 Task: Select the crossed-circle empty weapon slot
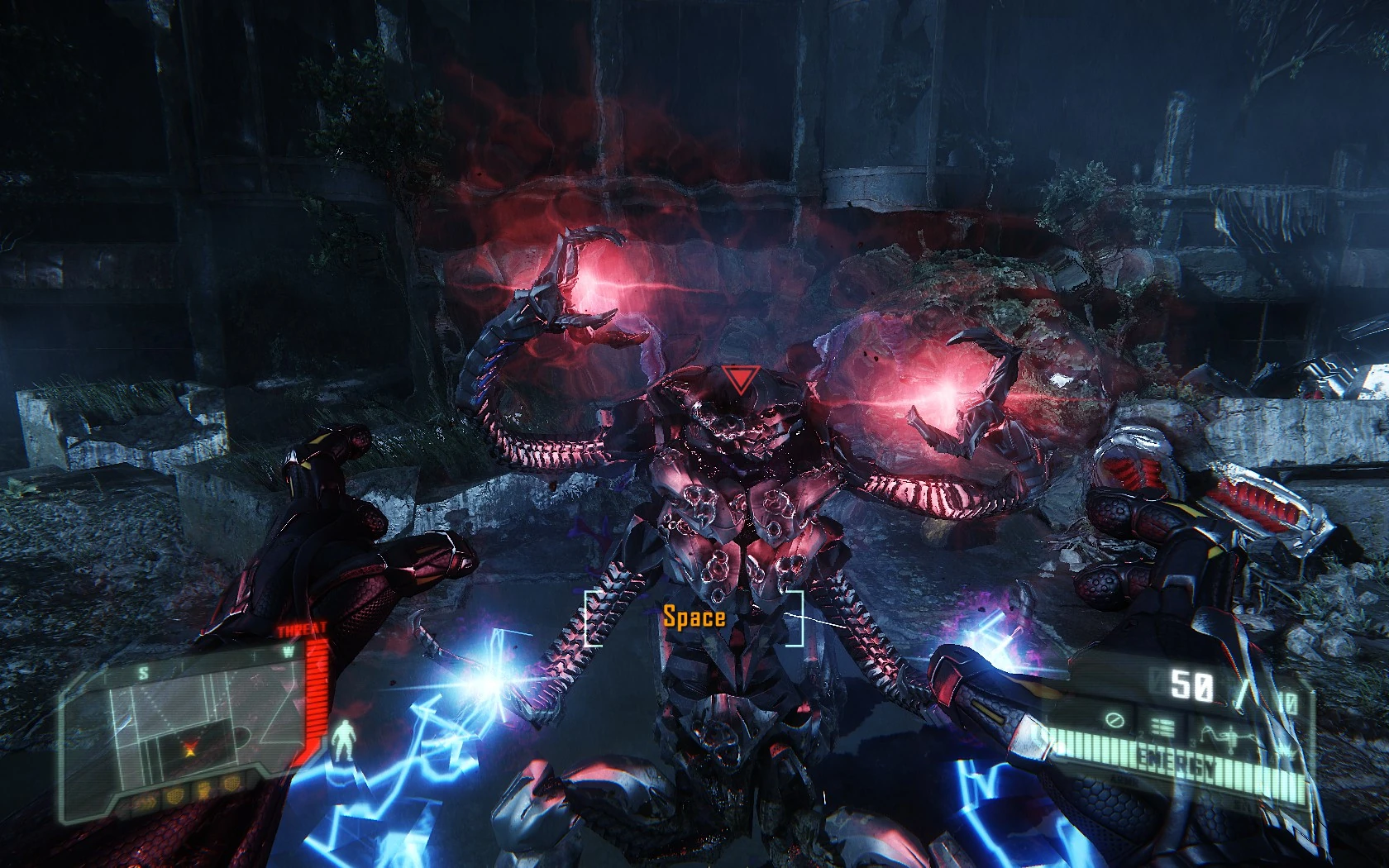tap(1115, 723)
